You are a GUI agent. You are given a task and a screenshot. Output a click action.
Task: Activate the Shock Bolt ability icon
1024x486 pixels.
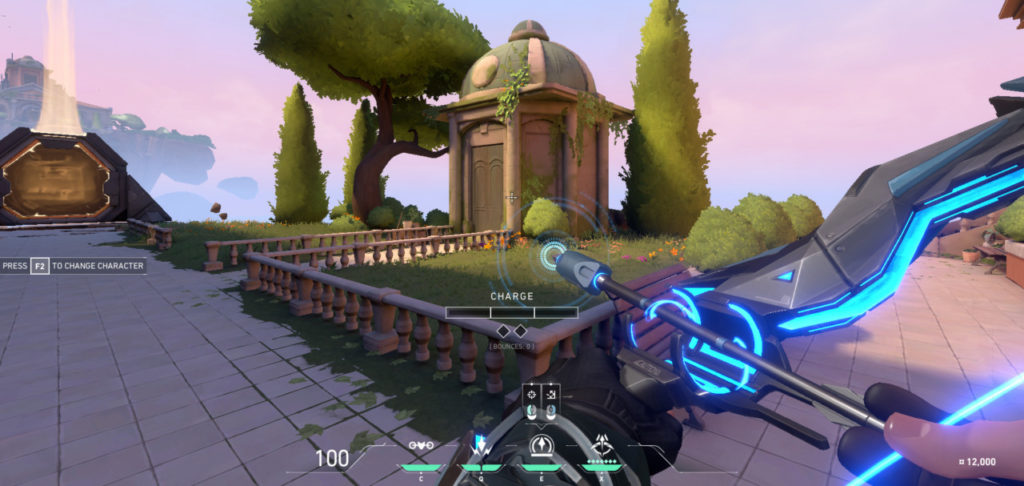pos(481,446)
